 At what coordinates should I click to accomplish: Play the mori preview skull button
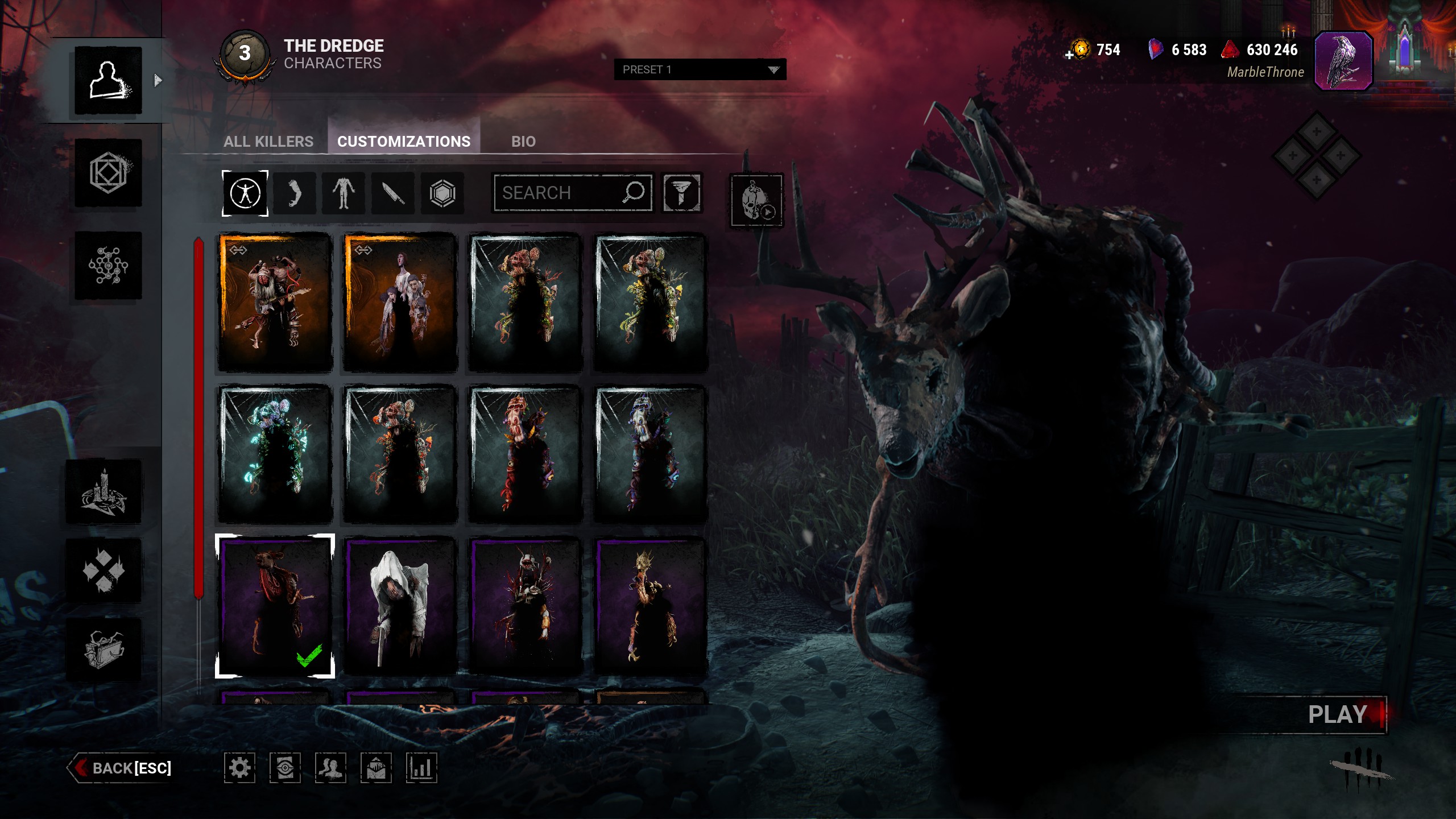point(756,201)
